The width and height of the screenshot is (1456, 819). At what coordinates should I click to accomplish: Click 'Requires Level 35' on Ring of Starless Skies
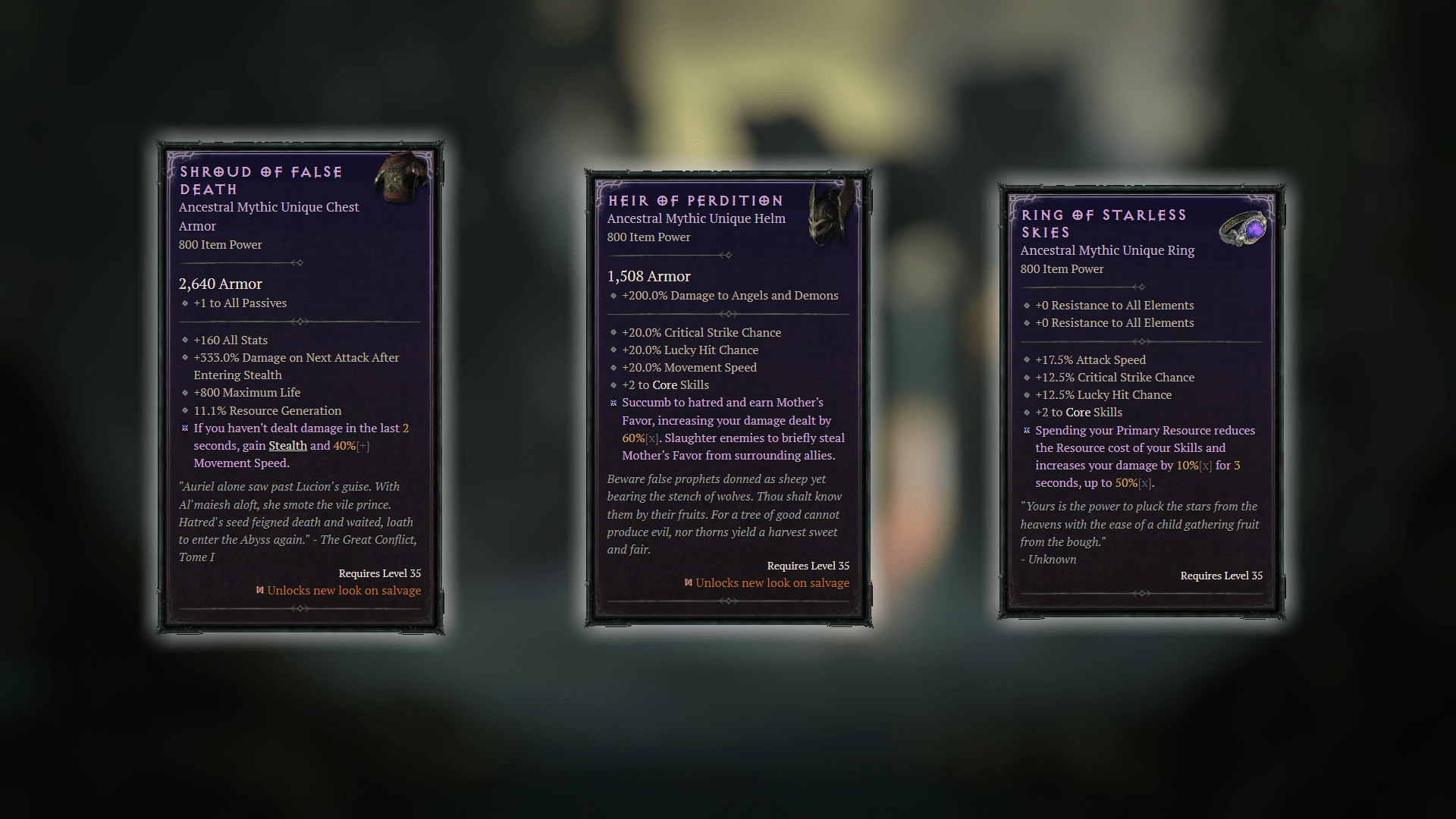(x=1221, y=576)
